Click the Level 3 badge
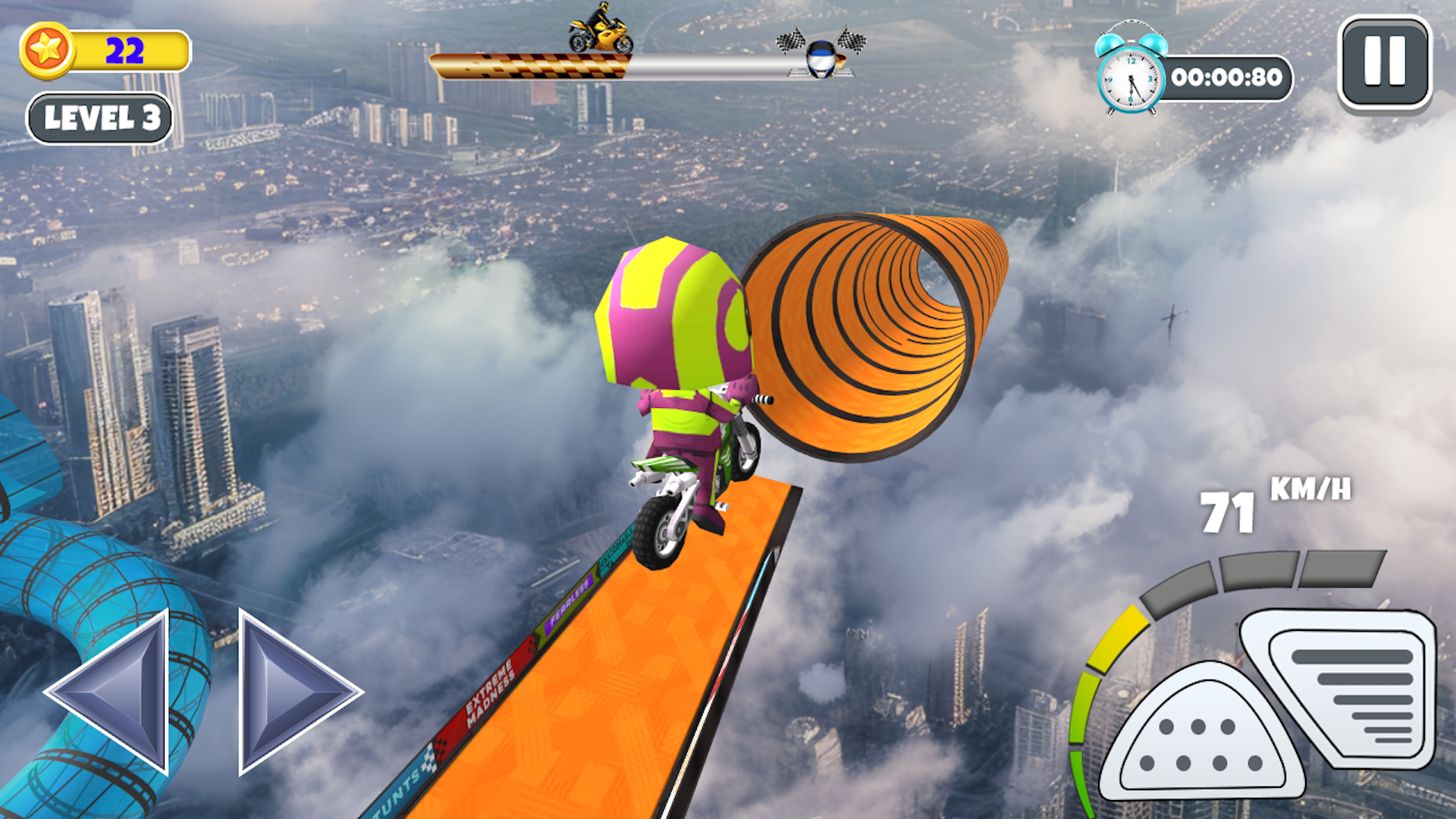The image size is (1456, 819). point(101,118)
